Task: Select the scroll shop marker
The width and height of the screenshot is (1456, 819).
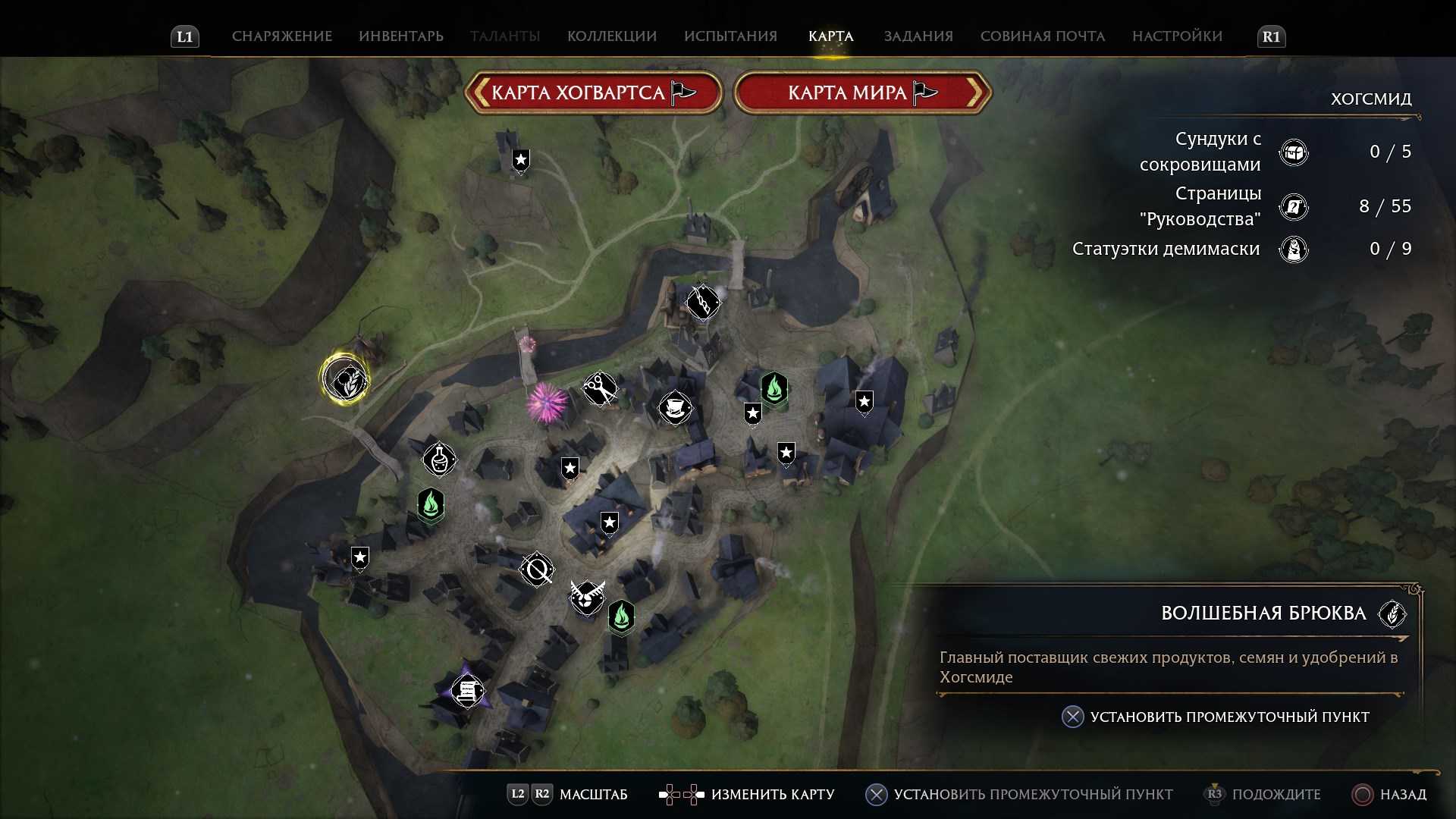Action: coord(467,691)
